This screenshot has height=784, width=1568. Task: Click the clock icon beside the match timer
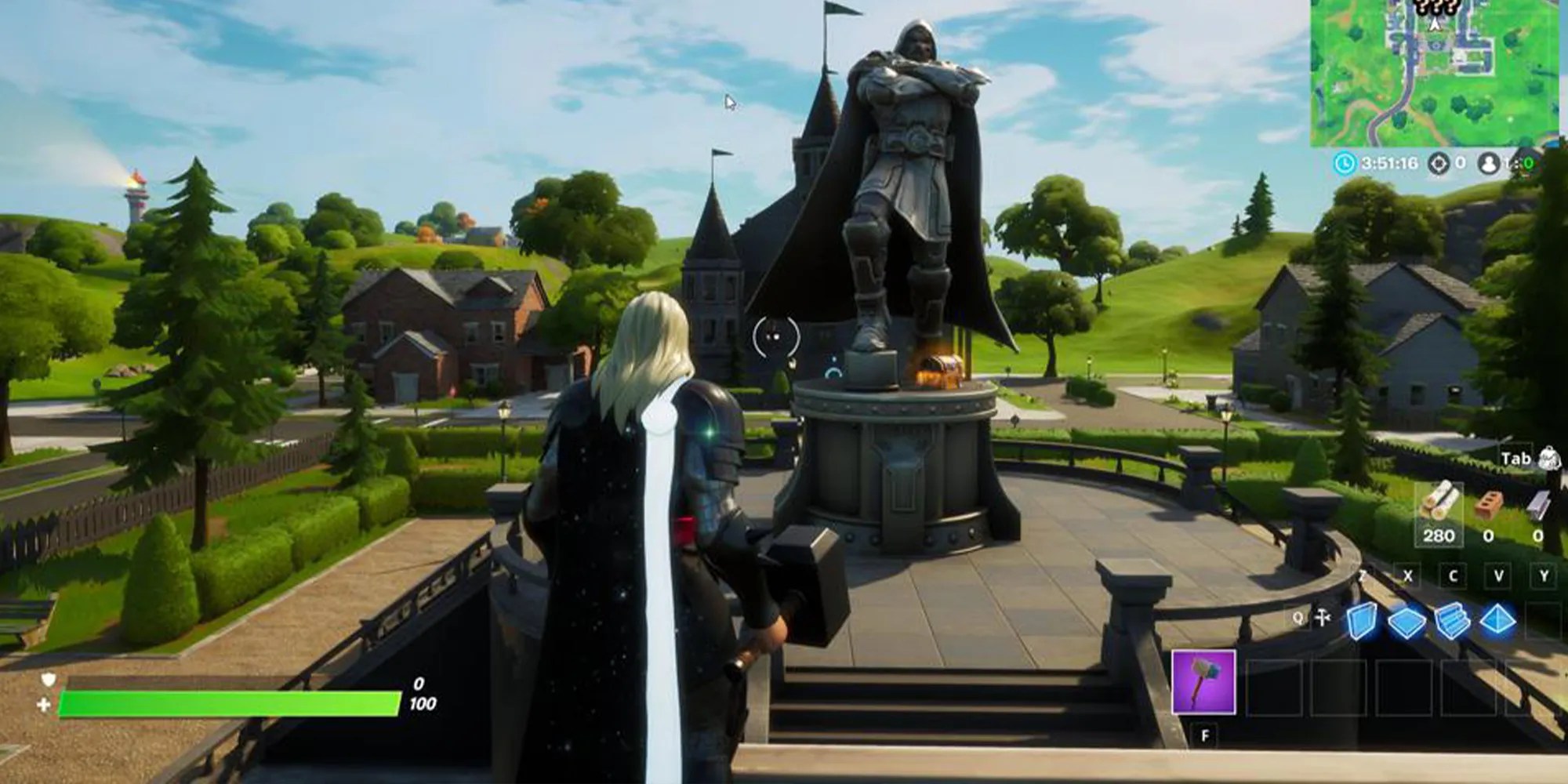(1345, 163)
